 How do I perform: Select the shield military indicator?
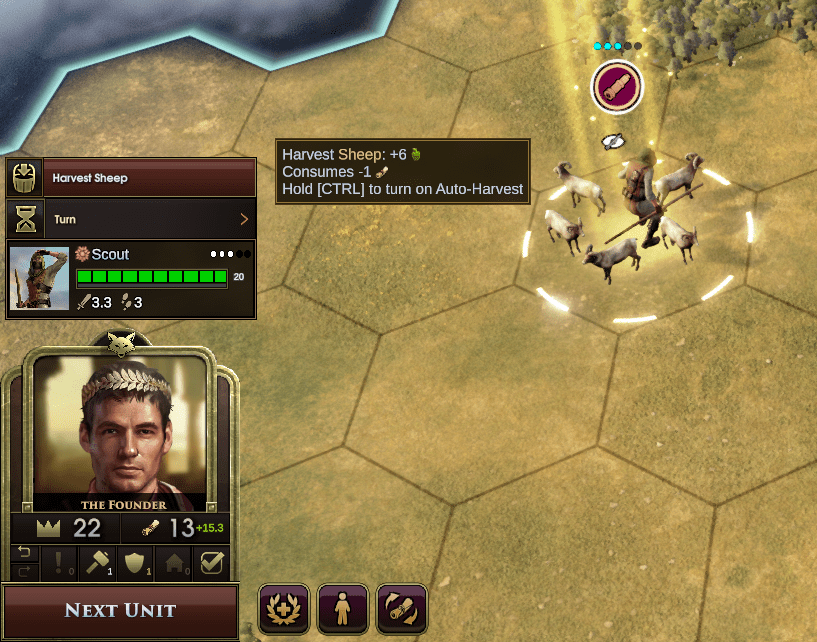(x=135, y=563)
